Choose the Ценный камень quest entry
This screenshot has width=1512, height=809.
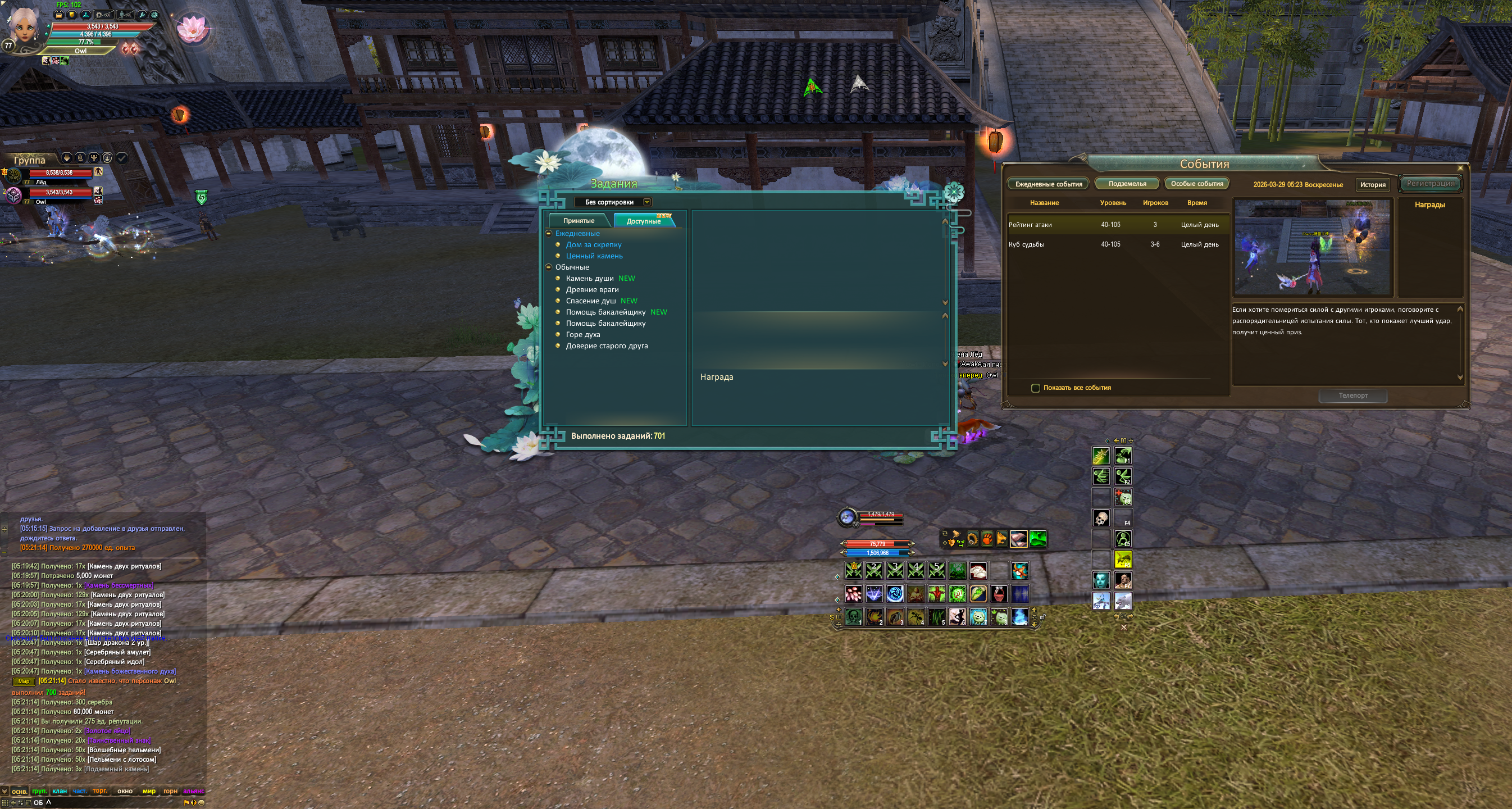point(594,256)
